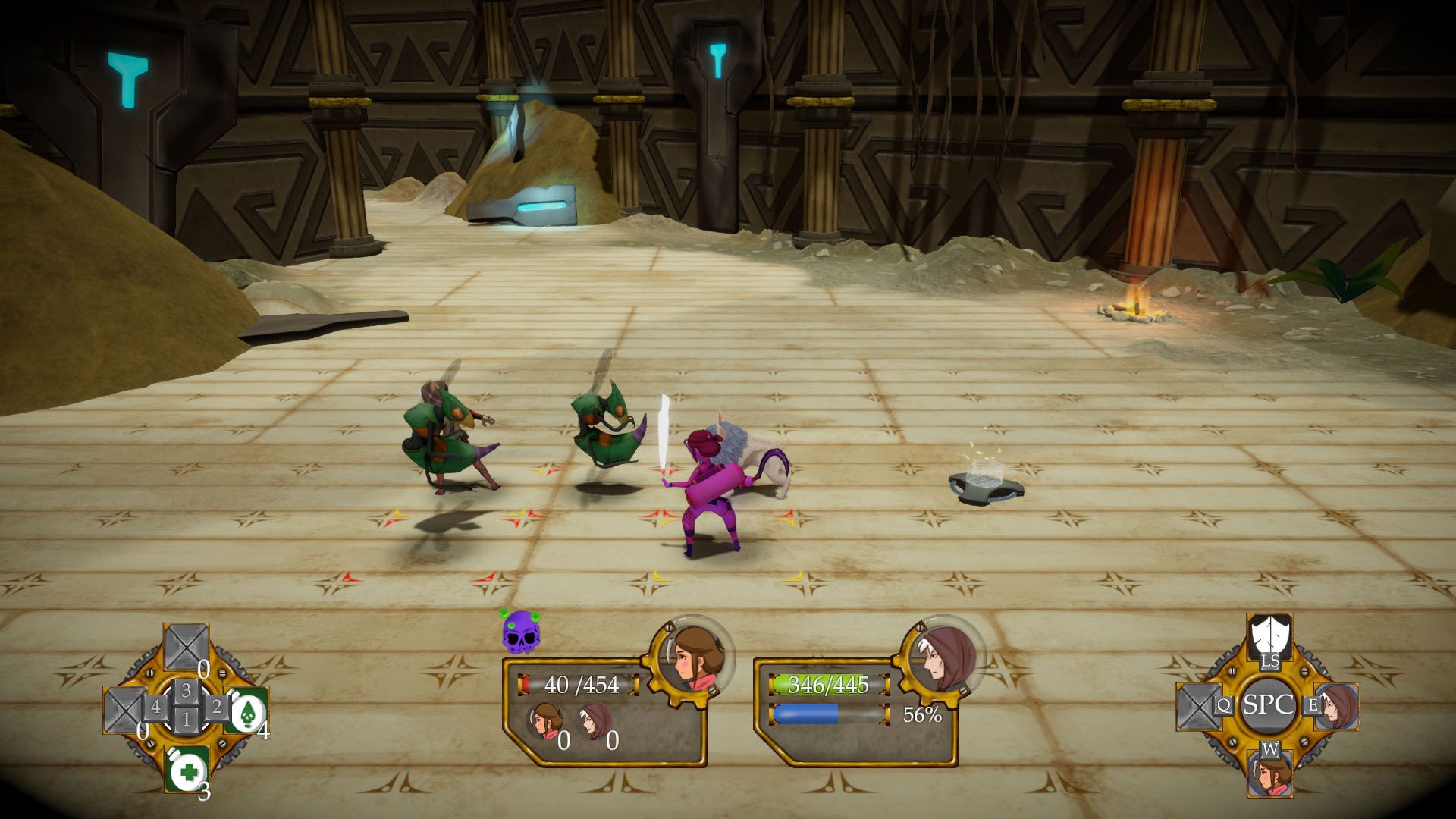Screen dimensions: 1456x819
Task: Choose the brown-haired girl skill portrait
Action: 1269,772
